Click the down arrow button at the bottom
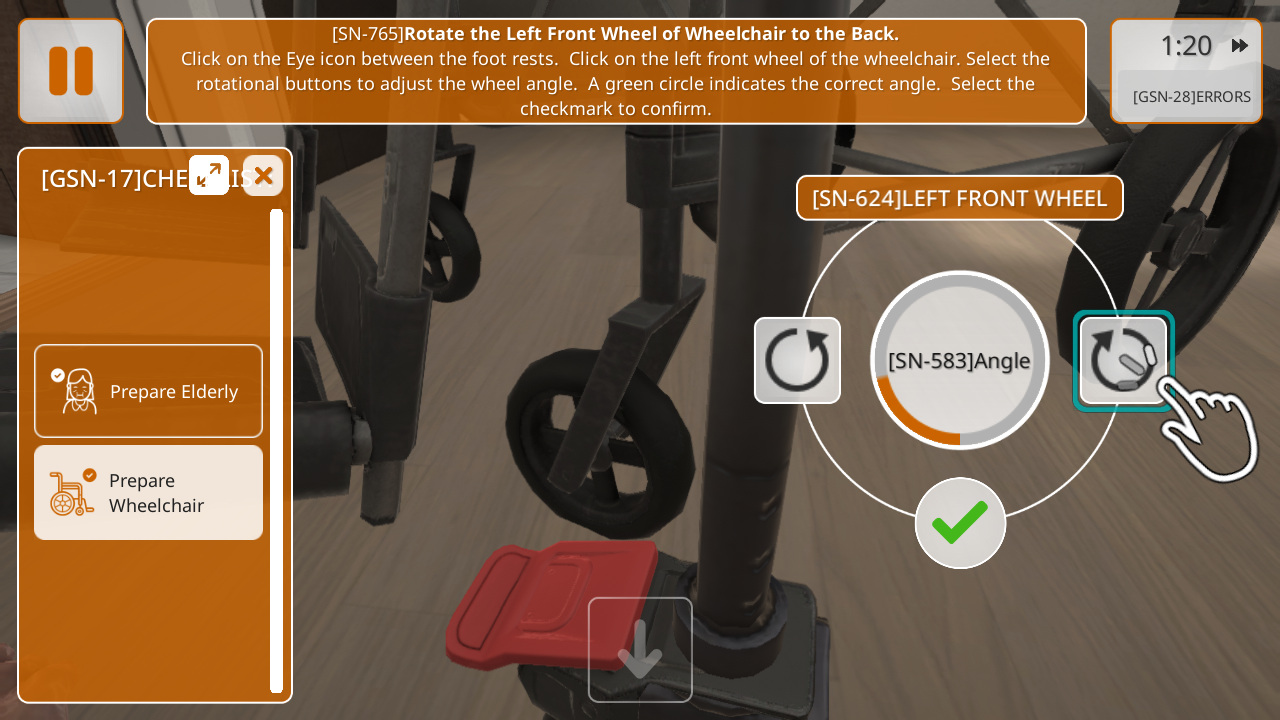1280x720 pixels. click(640, 650)
